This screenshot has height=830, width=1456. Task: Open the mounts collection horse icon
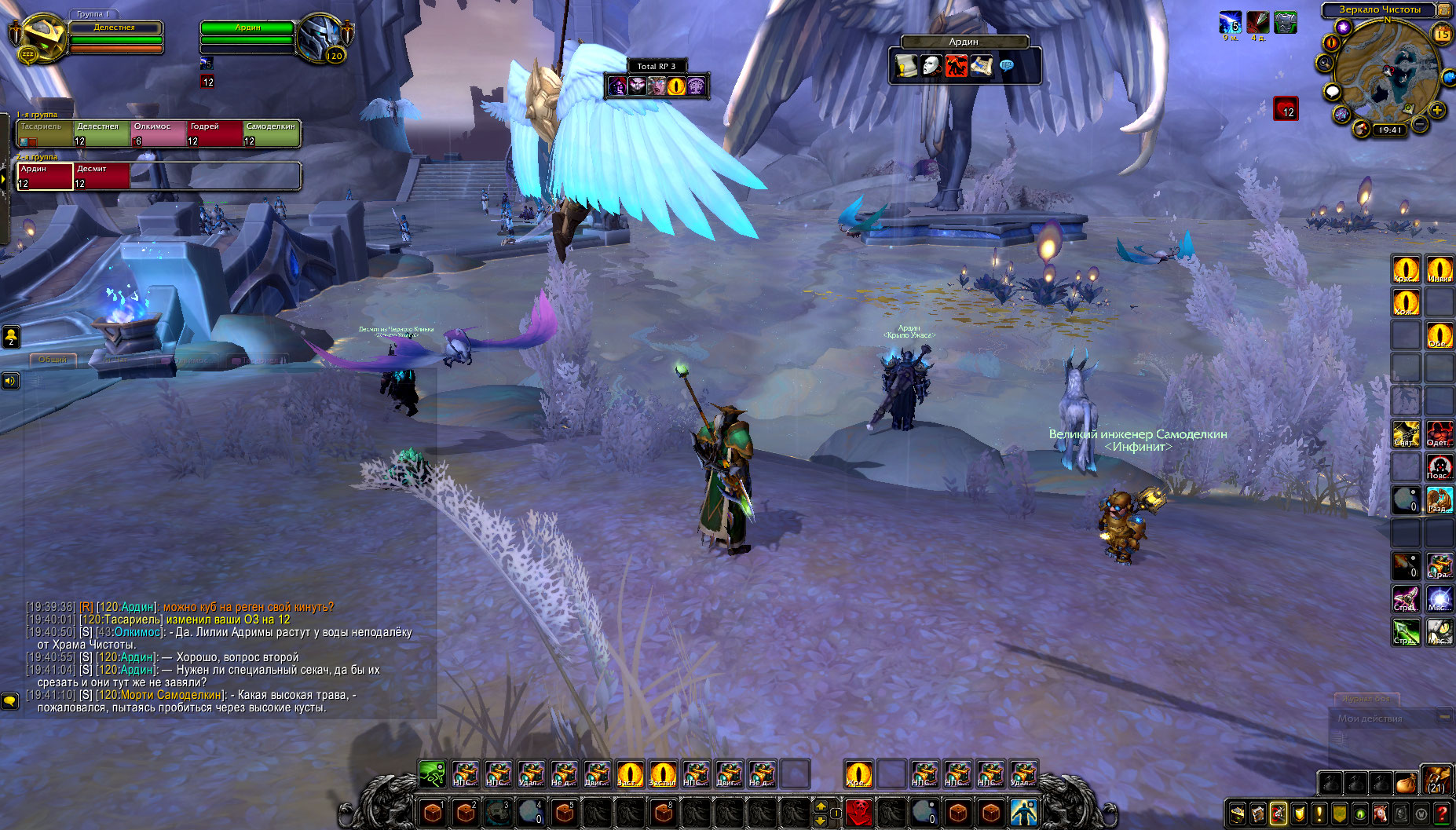[x=1381, y=814]
